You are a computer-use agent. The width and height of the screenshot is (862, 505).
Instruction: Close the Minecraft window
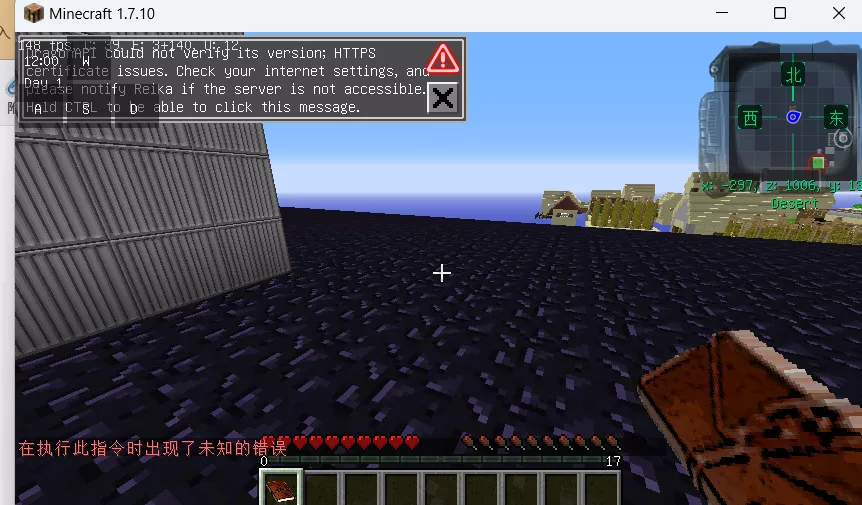(x=838, y=14)
